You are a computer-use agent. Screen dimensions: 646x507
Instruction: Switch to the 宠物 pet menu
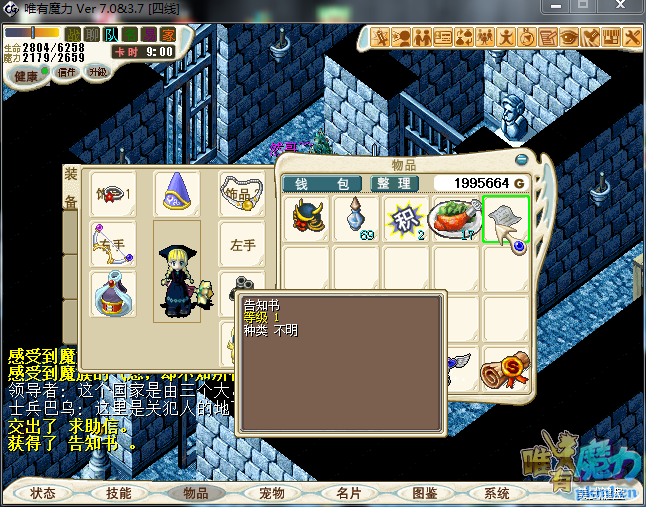point(272,493)
